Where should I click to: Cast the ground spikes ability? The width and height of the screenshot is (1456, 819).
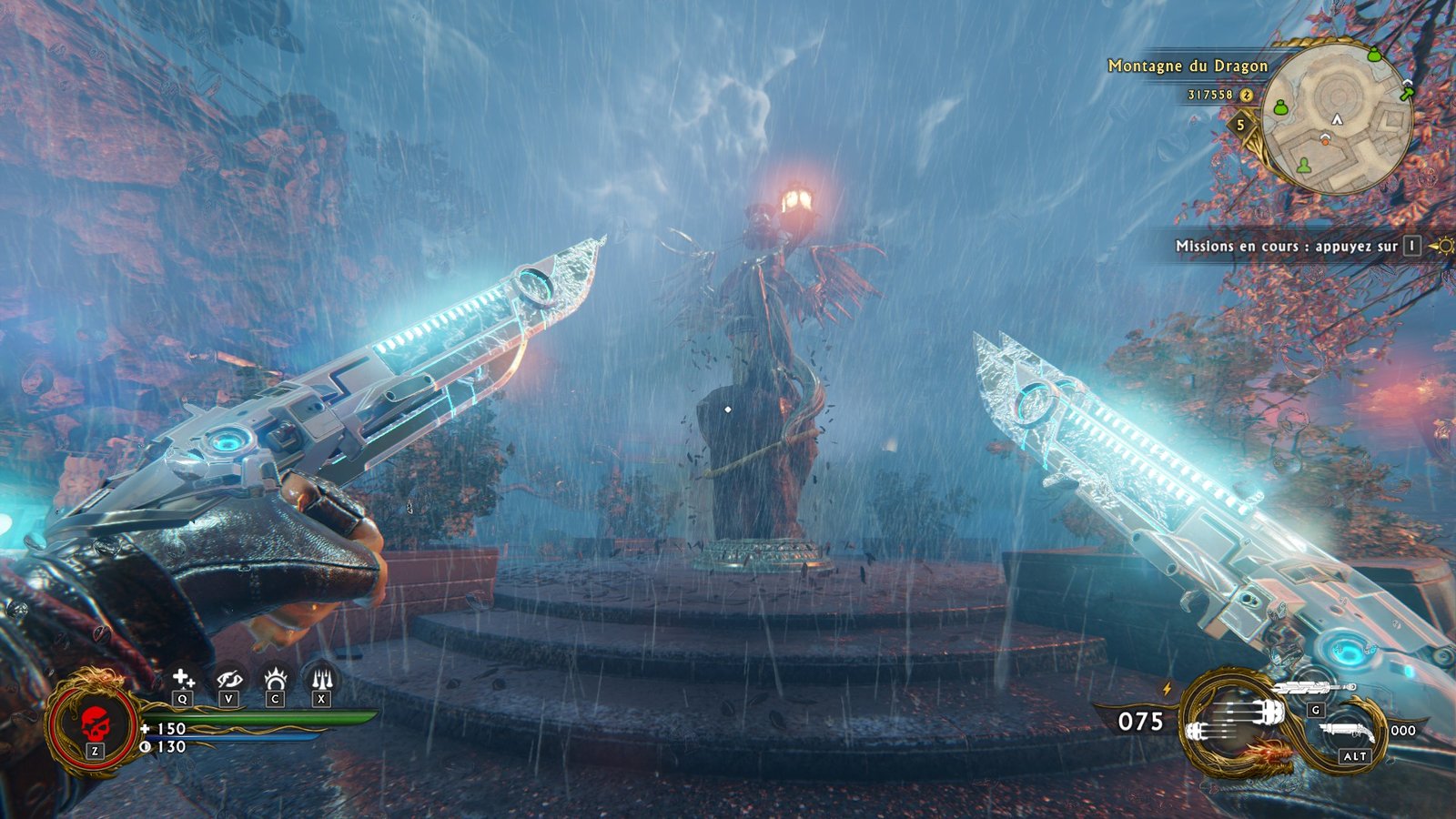321,679
